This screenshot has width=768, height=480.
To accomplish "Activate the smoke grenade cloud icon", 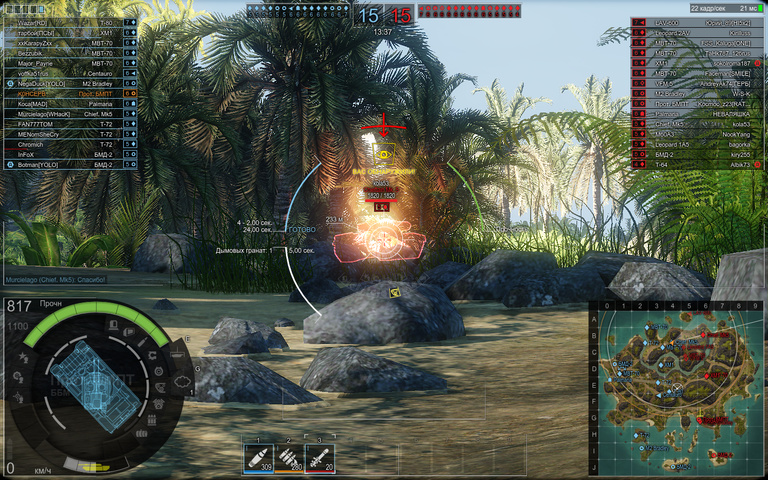I will click(182, 380).
